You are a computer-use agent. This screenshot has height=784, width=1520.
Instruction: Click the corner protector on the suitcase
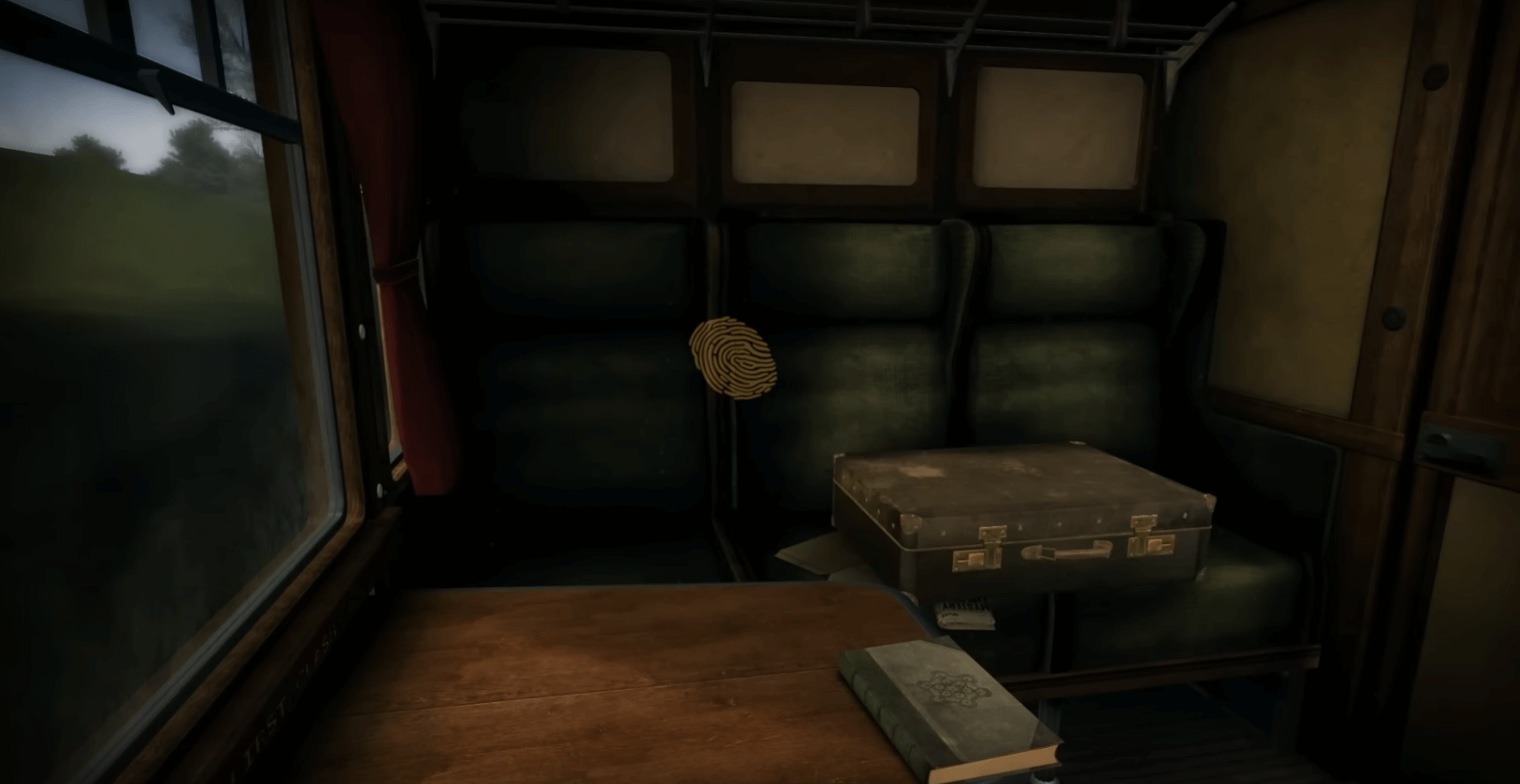click(909, 523)
